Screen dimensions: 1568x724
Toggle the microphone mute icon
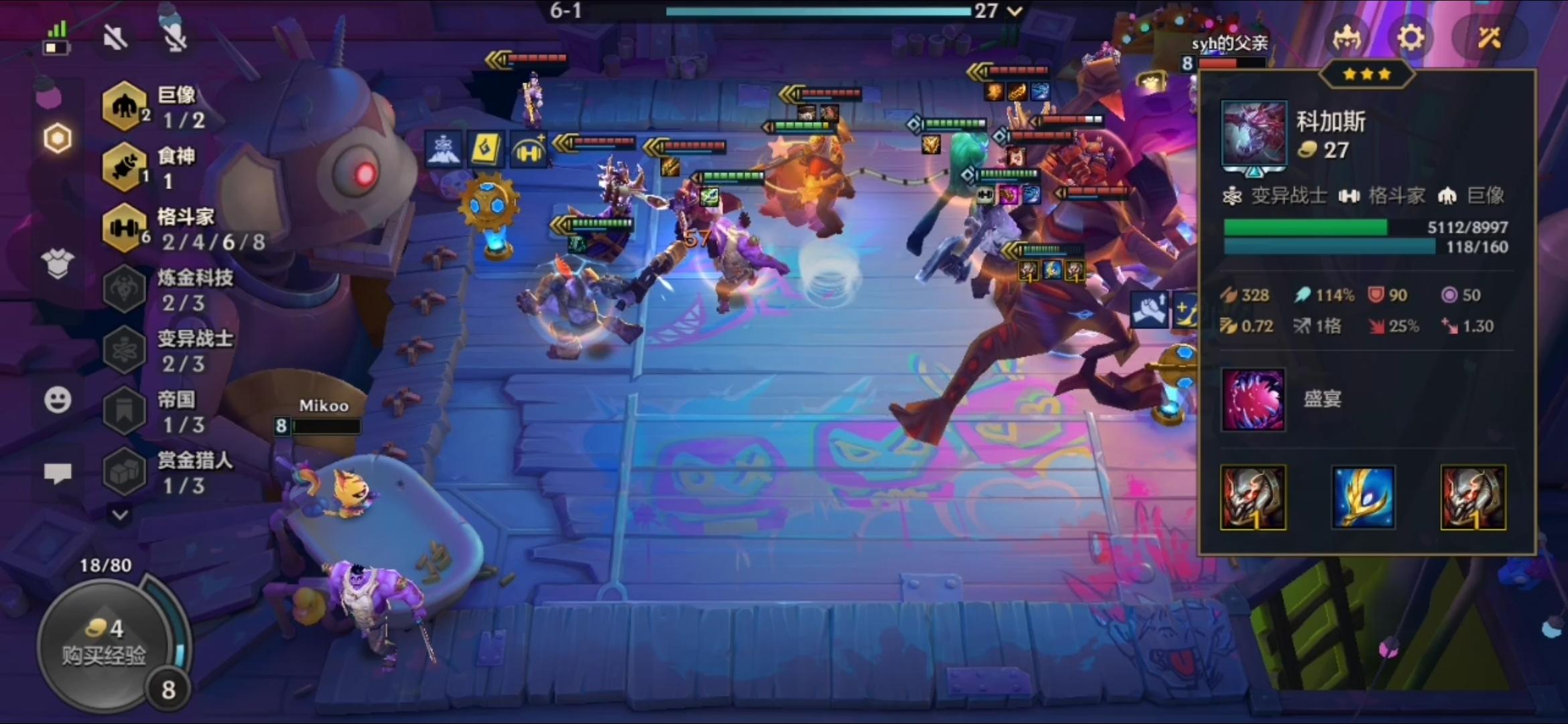tap(174, 38)
